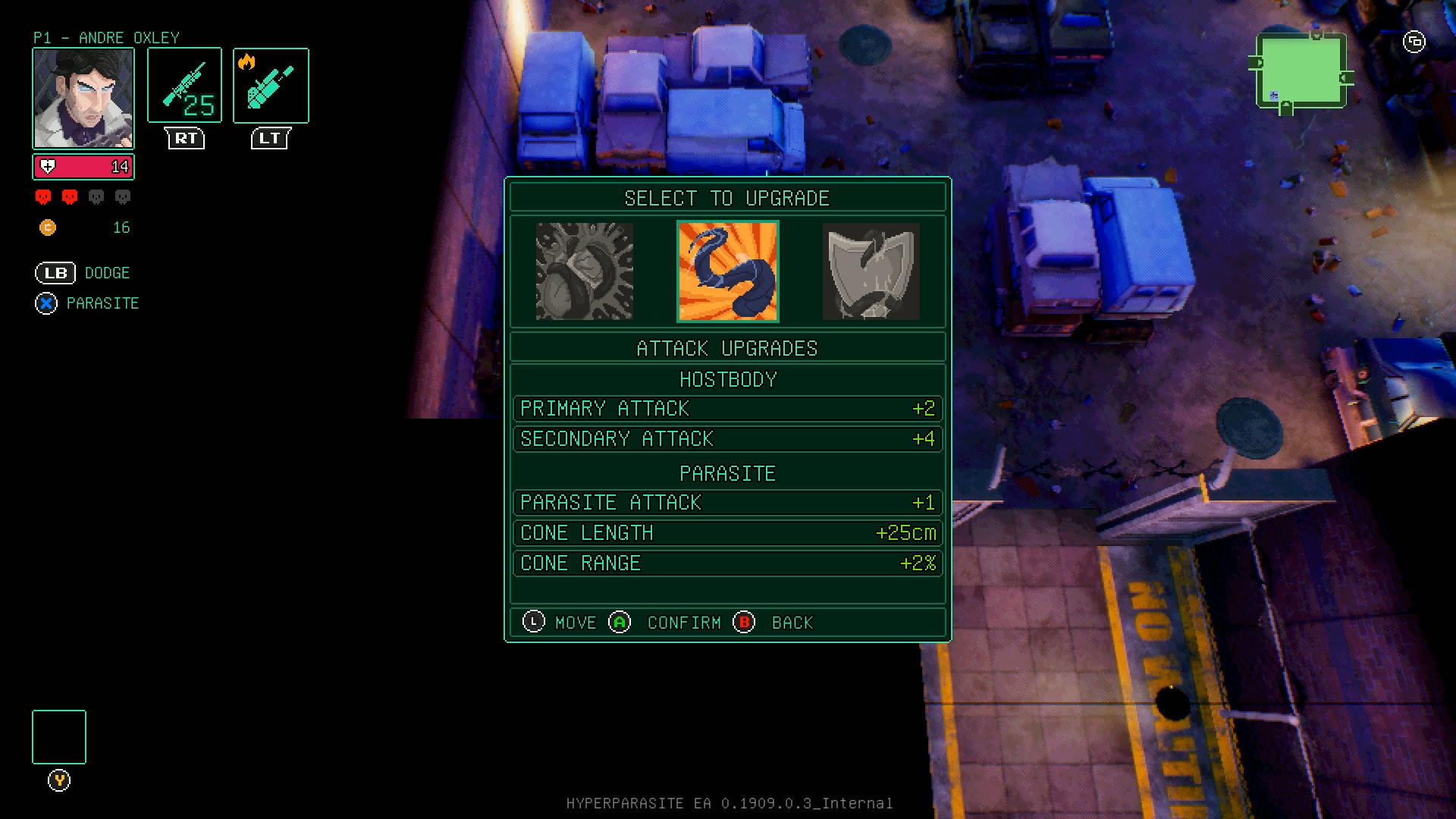Click the PARASITE ATTACK +1 entry
The height and width of the screenshot is (819, 1456).
[726, 503]
